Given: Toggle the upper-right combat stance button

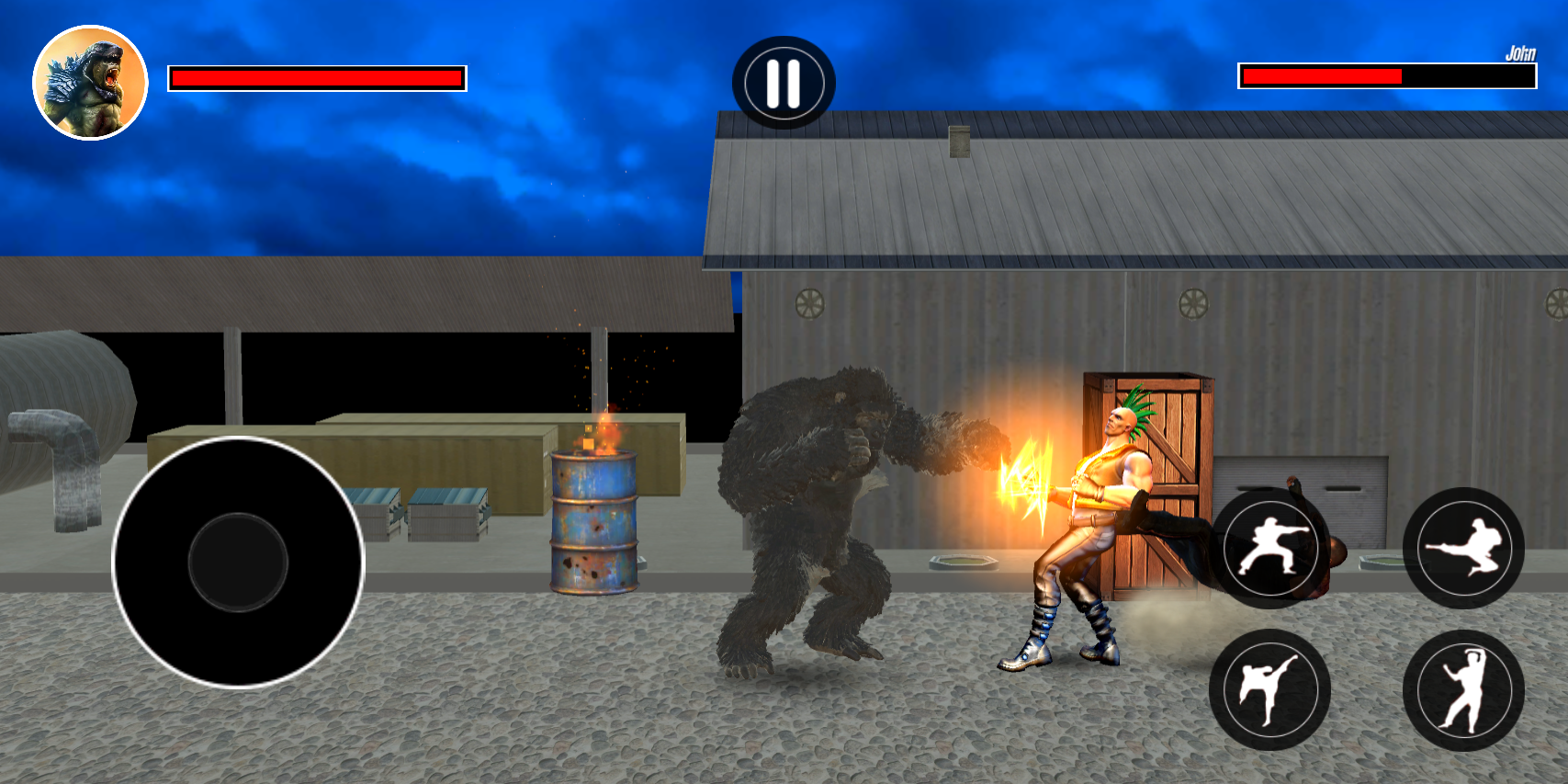Looking at the screenshot, I should click(1466, 548).
